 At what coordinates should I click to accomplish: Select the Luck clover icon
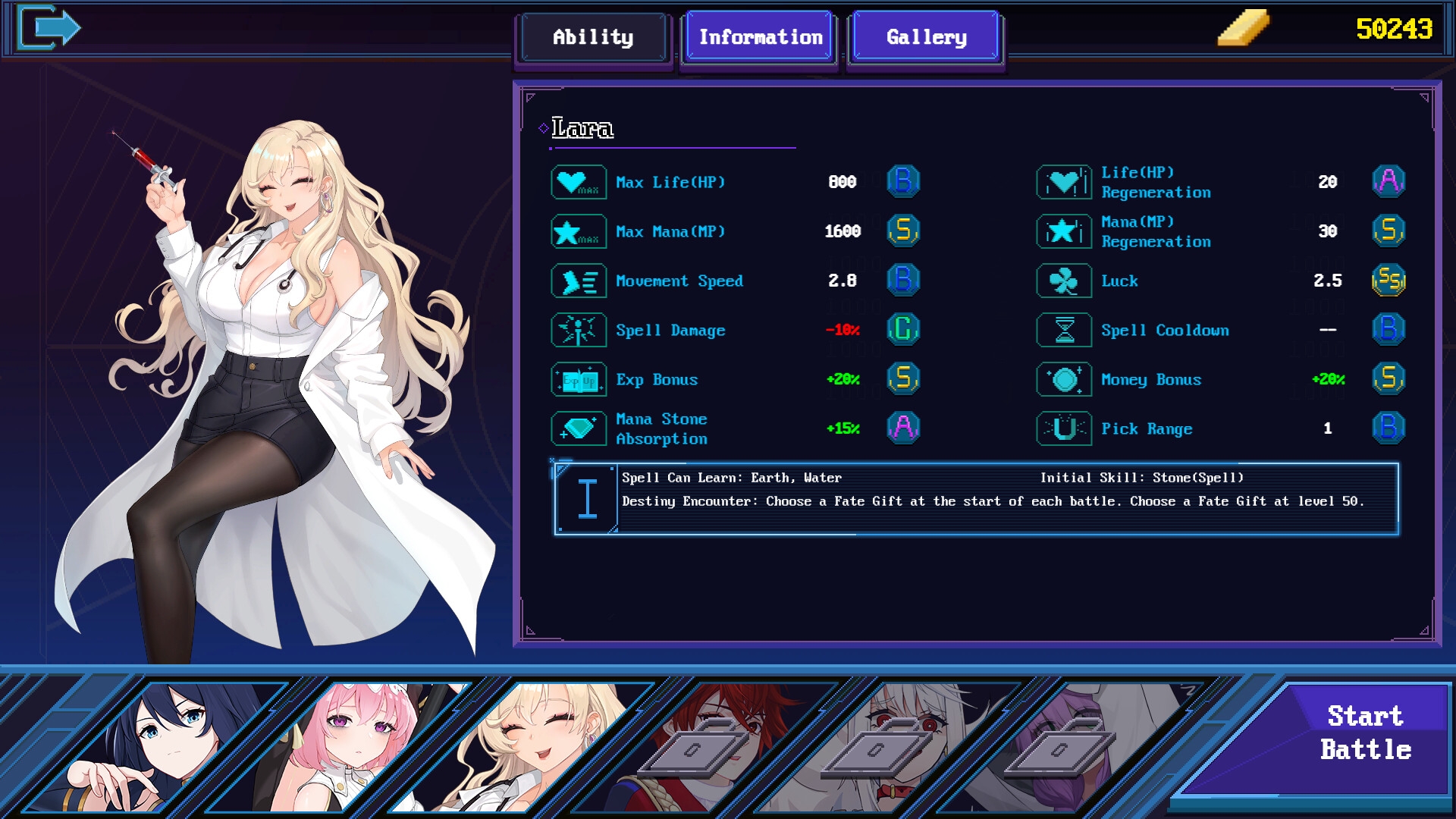(x=1064, y=281)
